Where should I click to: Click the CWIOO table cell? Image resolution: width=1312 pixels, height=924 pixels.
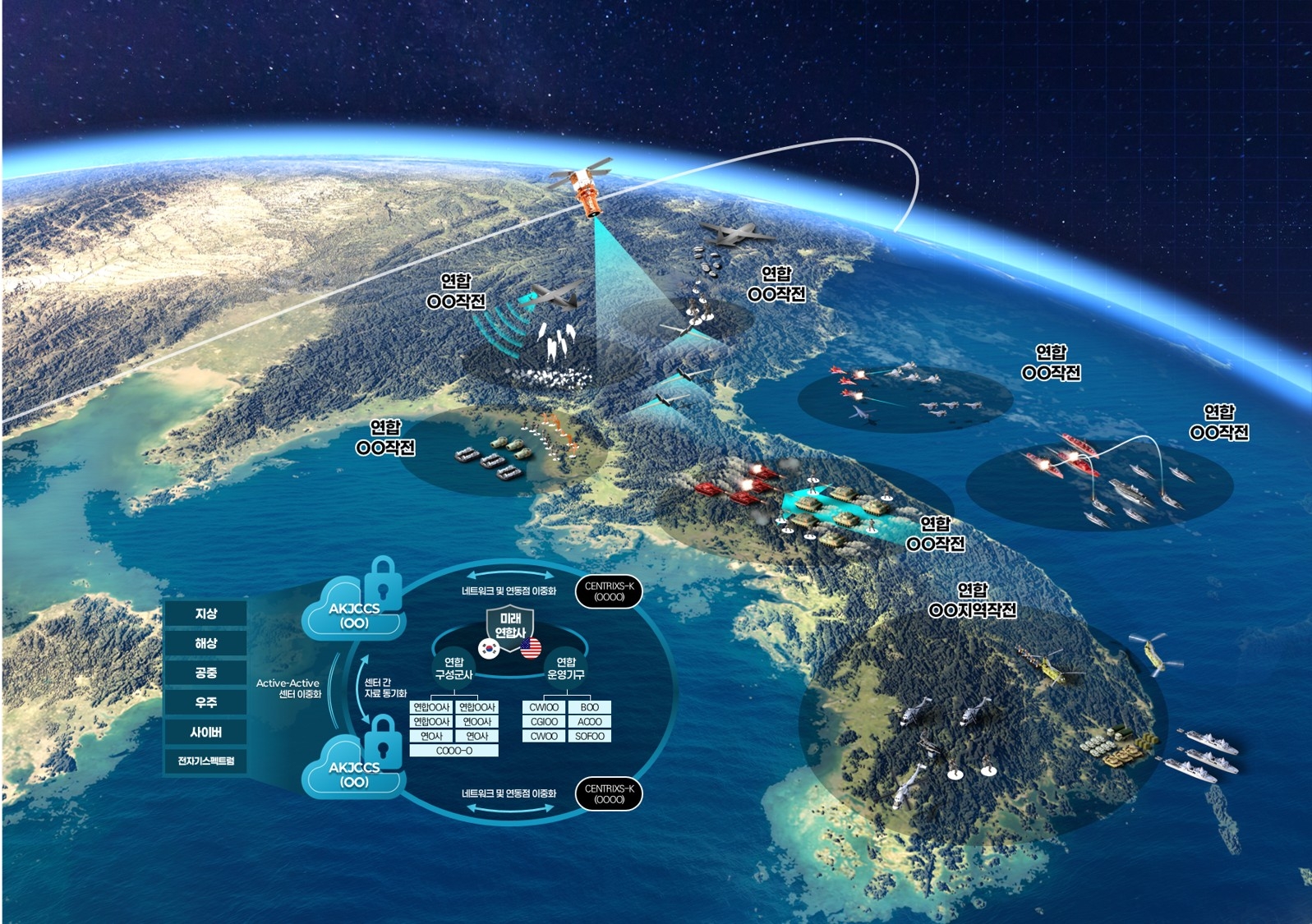click(544, 707)
